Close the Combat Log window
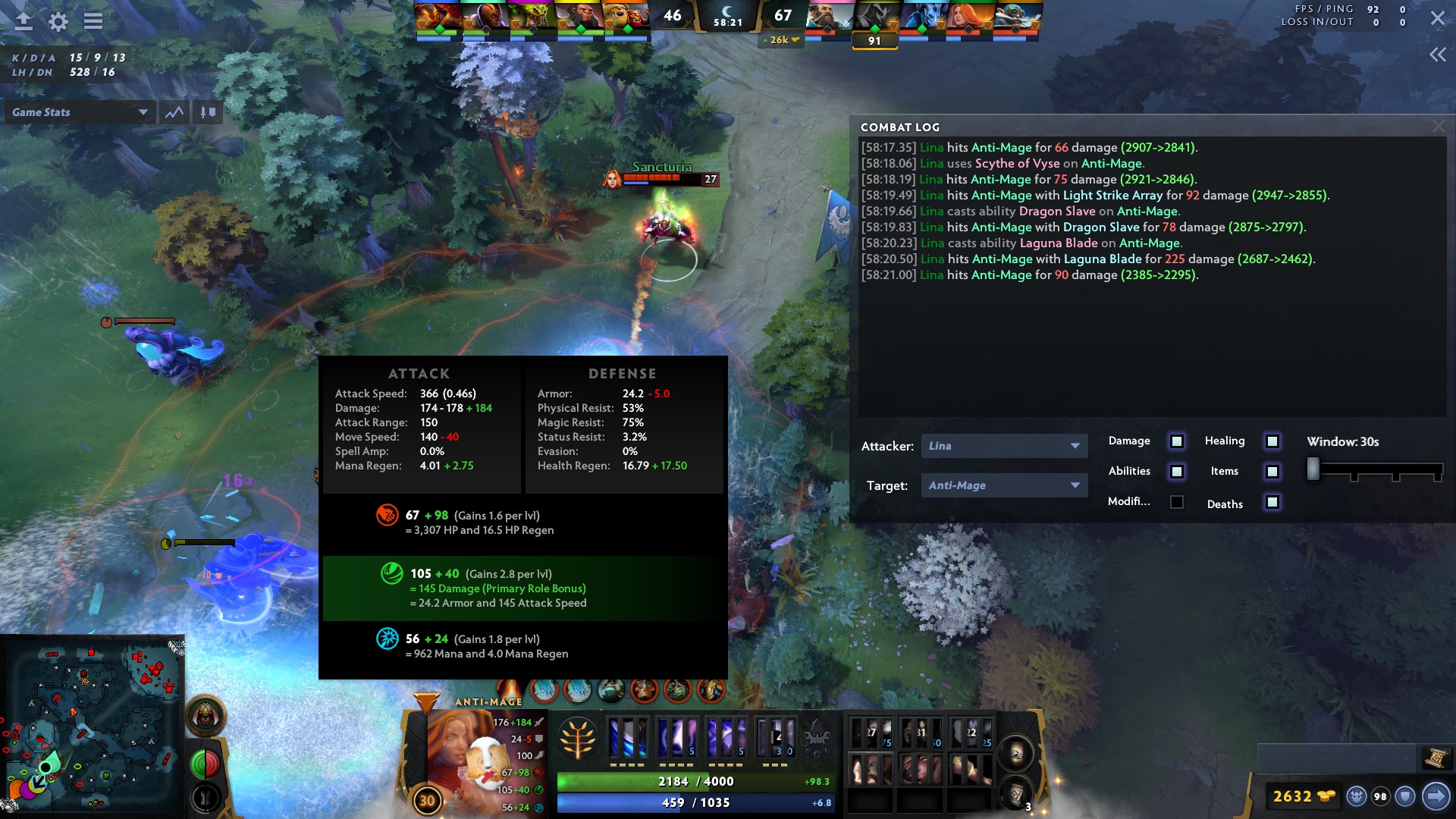 (1439, 126)
